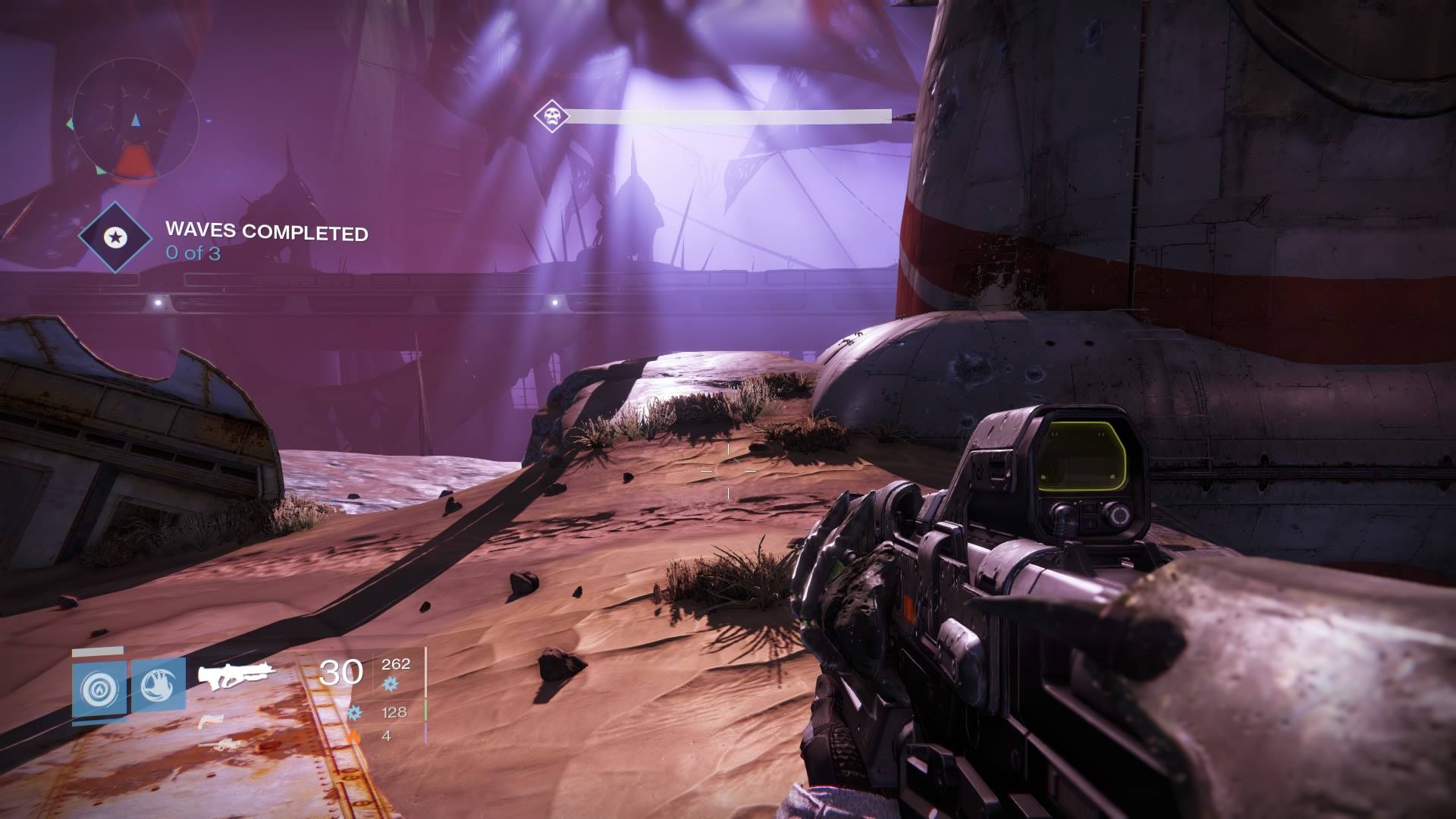This screenshot has height=819, width=1456.
Task: Select the melee hand ability icon
Action: 158,686
